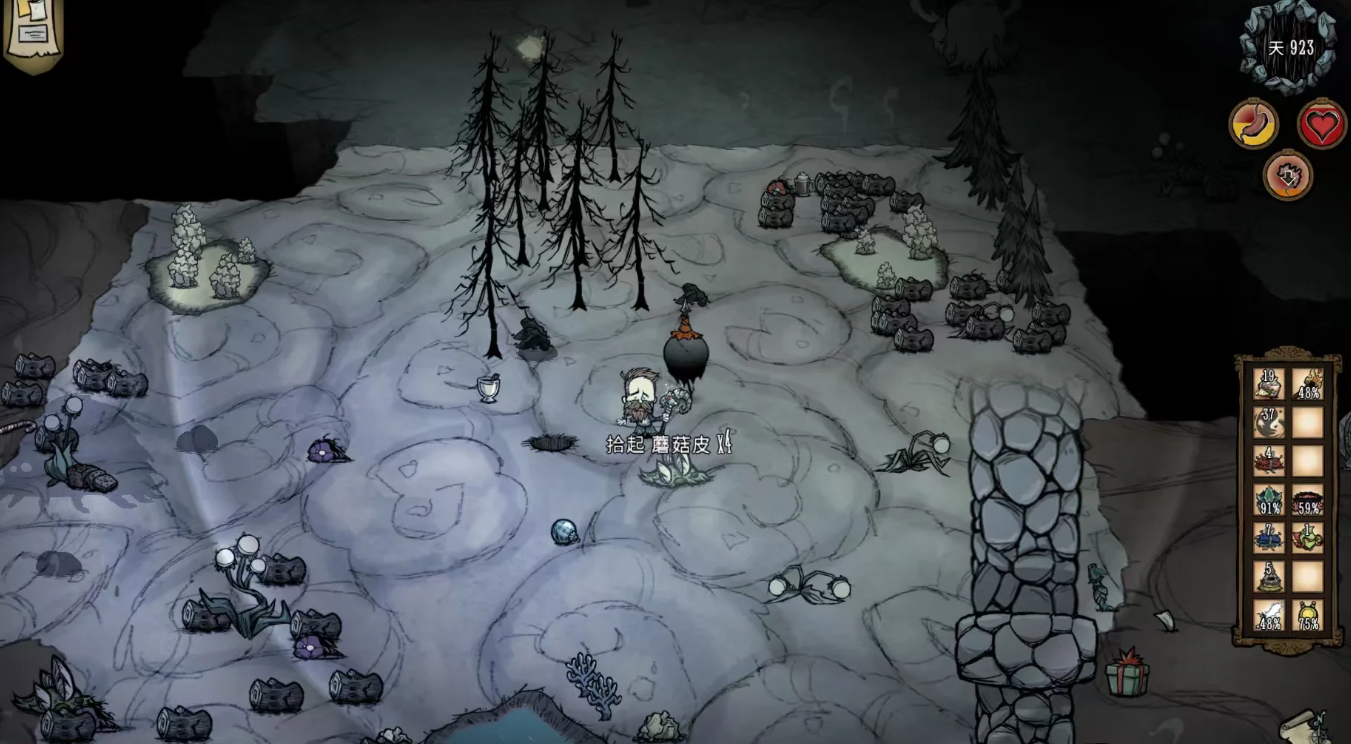
Task: Select the red bundle stack of 4
Action: (x=1269, y=461)
